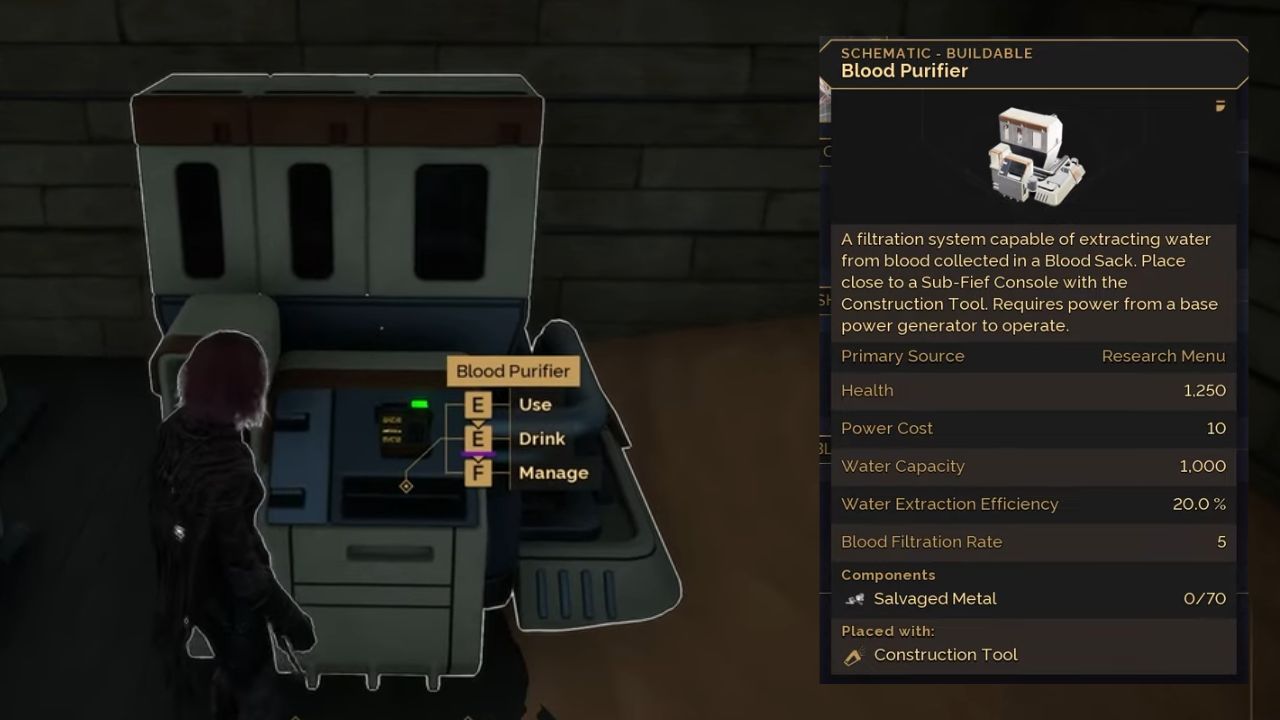This screenshot has height=720, width=1280.
Task: Click the Blood Purifier nameplate tooltip
Action: (513, 371)
